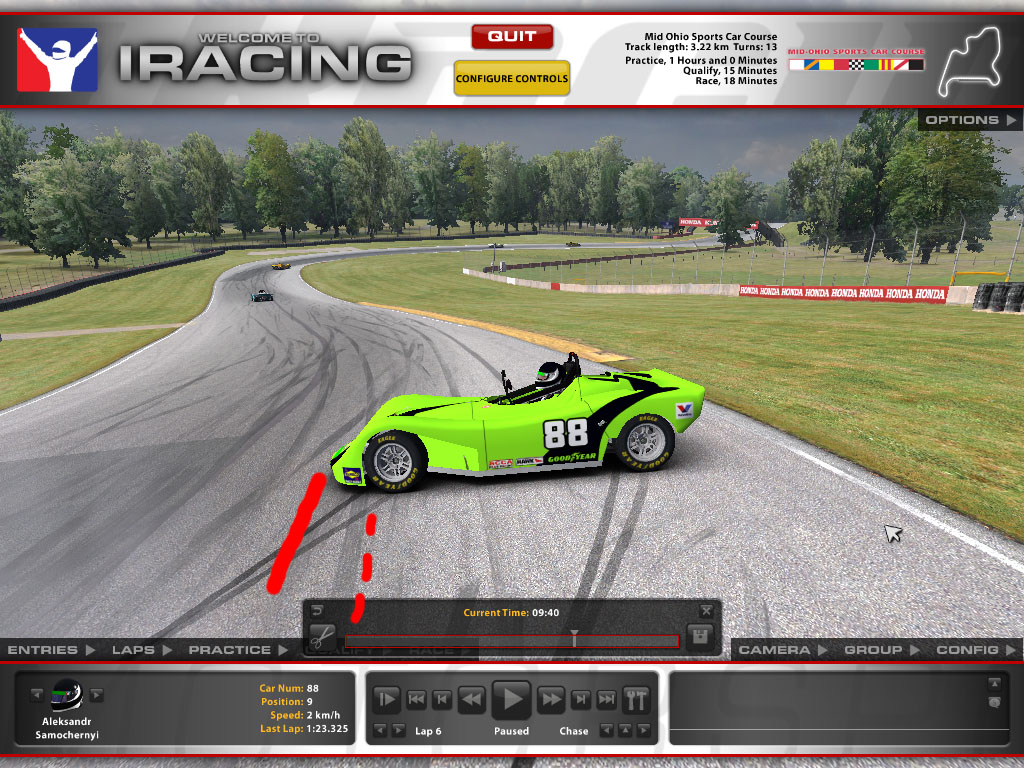1024x768 pixels.
Task: Switch to the Practice session tab
Action: (x=237, y=650)
